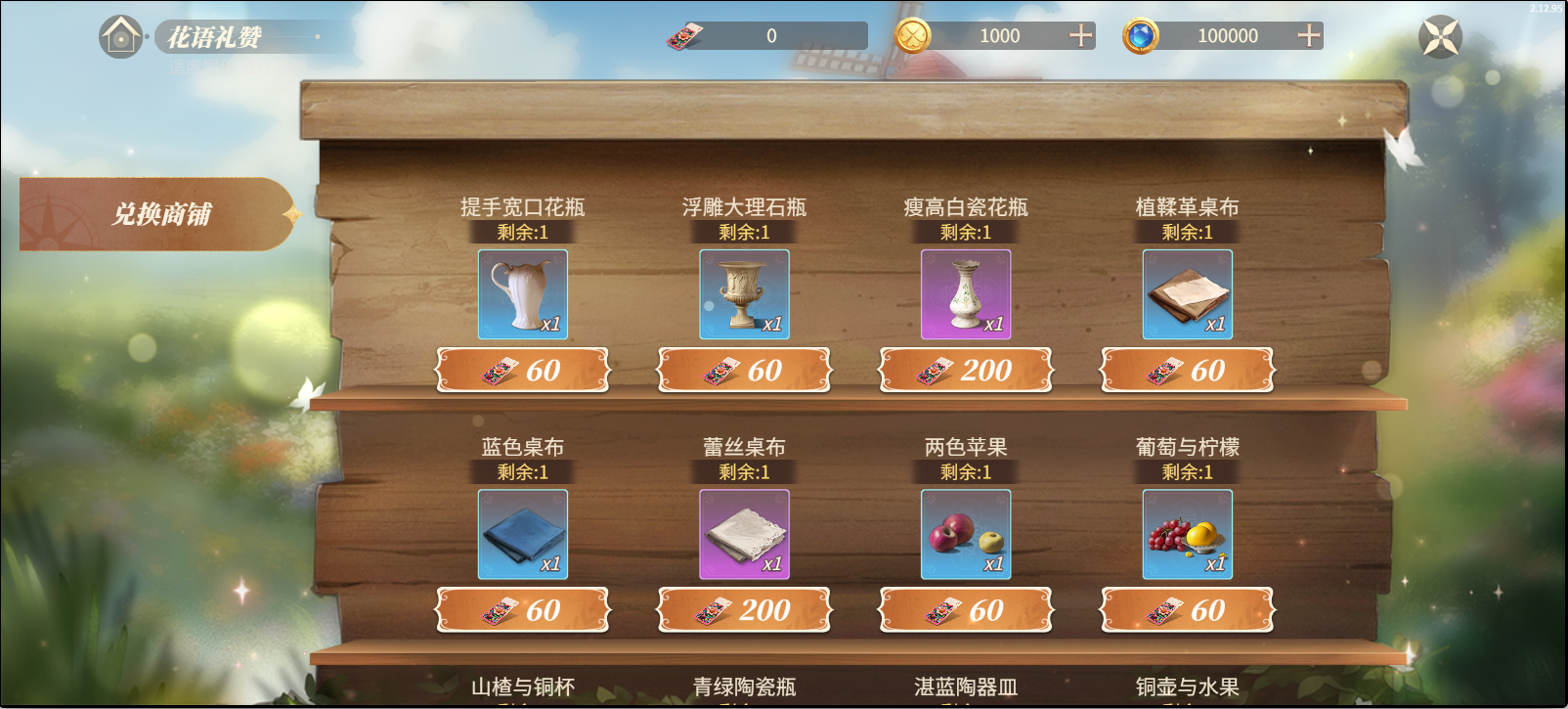Image resolution: width=1568 pixels, height=709 pixels.
Task: Click the blue diamond currency icon
Action: click(x=1140, y=37)
